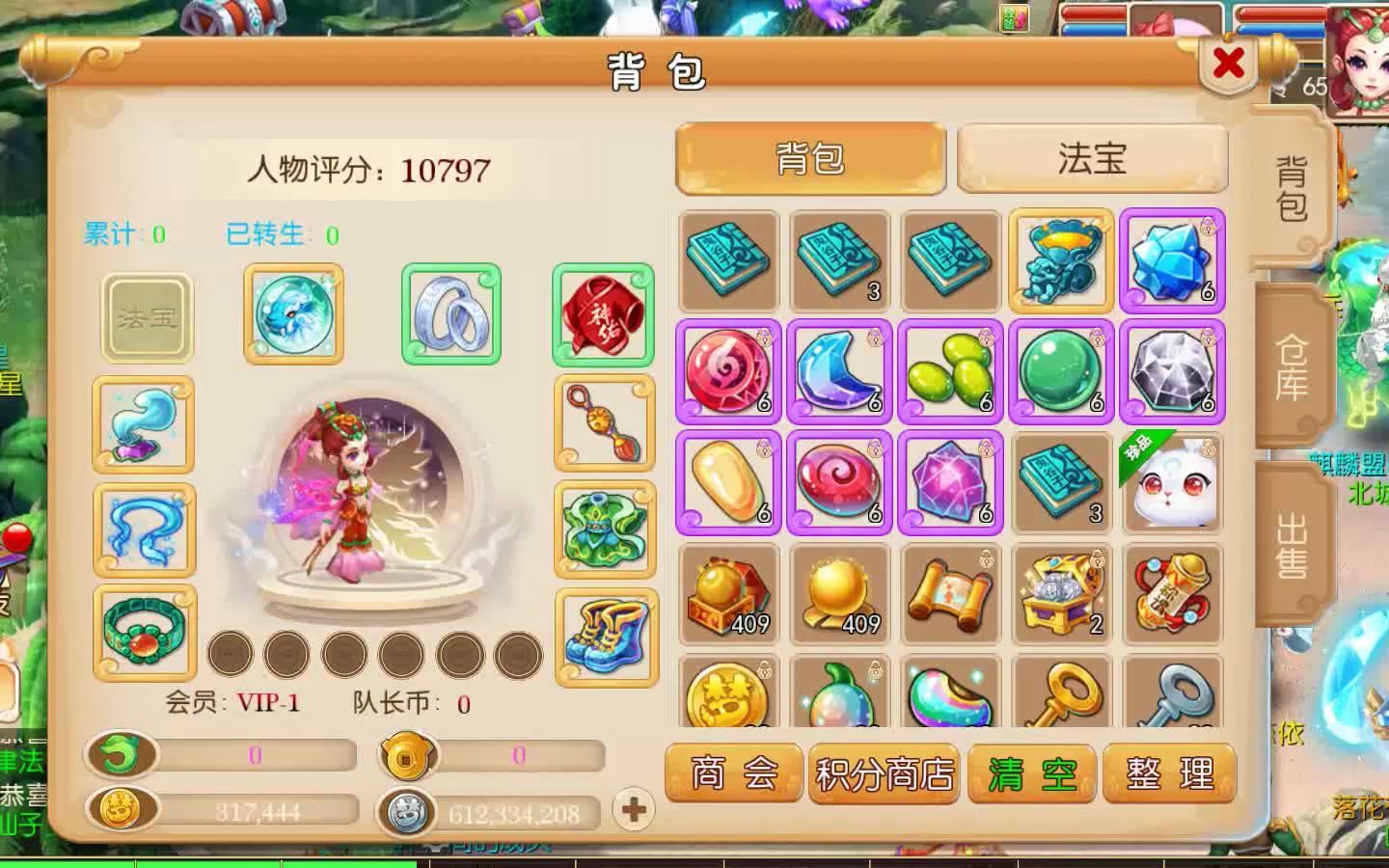Image resolution: width=1389 pixels, height=868 pixels.
Task: Open the 积分商店 shop
Action: 883,772
